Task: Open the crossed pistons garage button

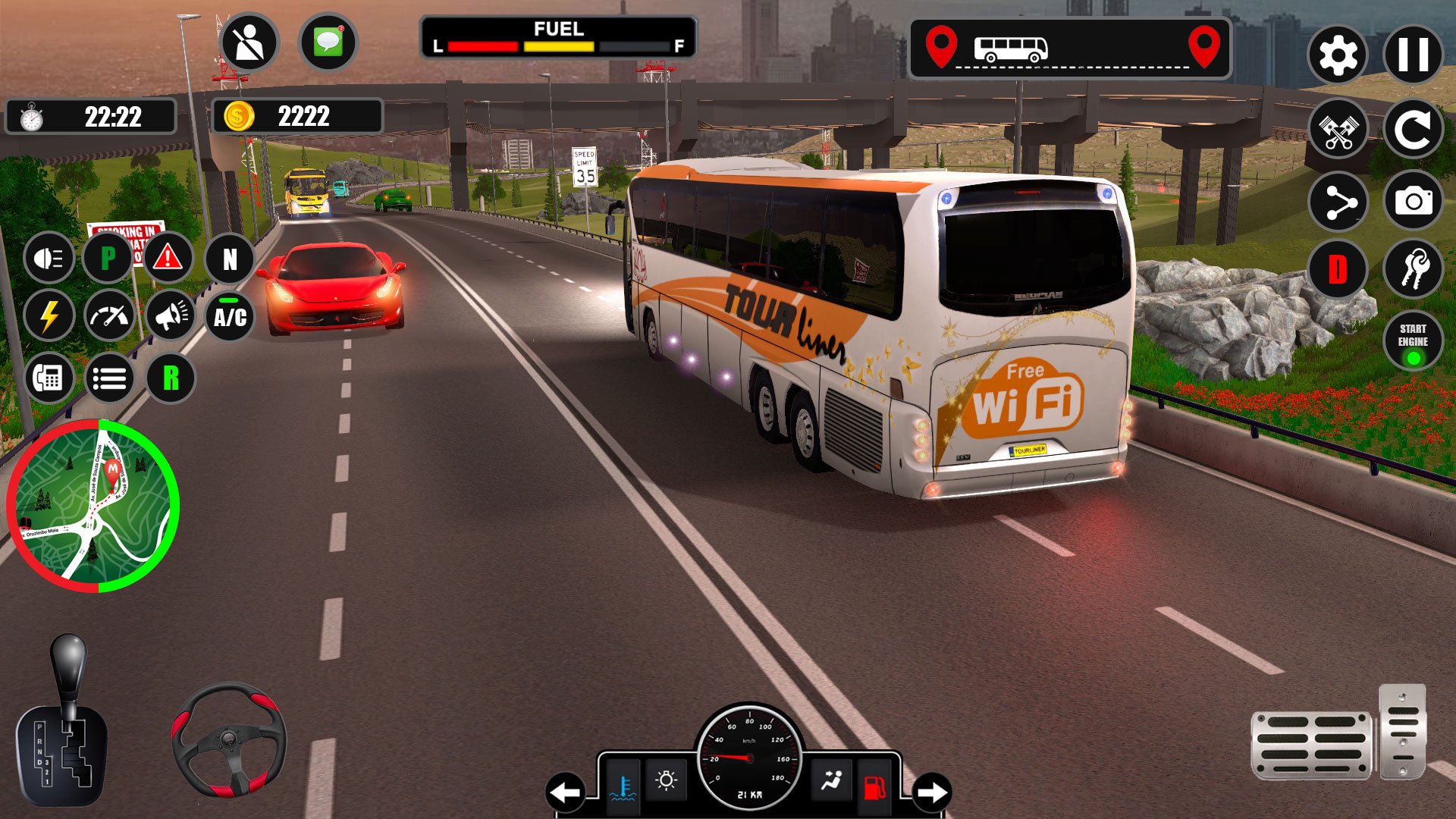Action: (x=1338, y=129)
